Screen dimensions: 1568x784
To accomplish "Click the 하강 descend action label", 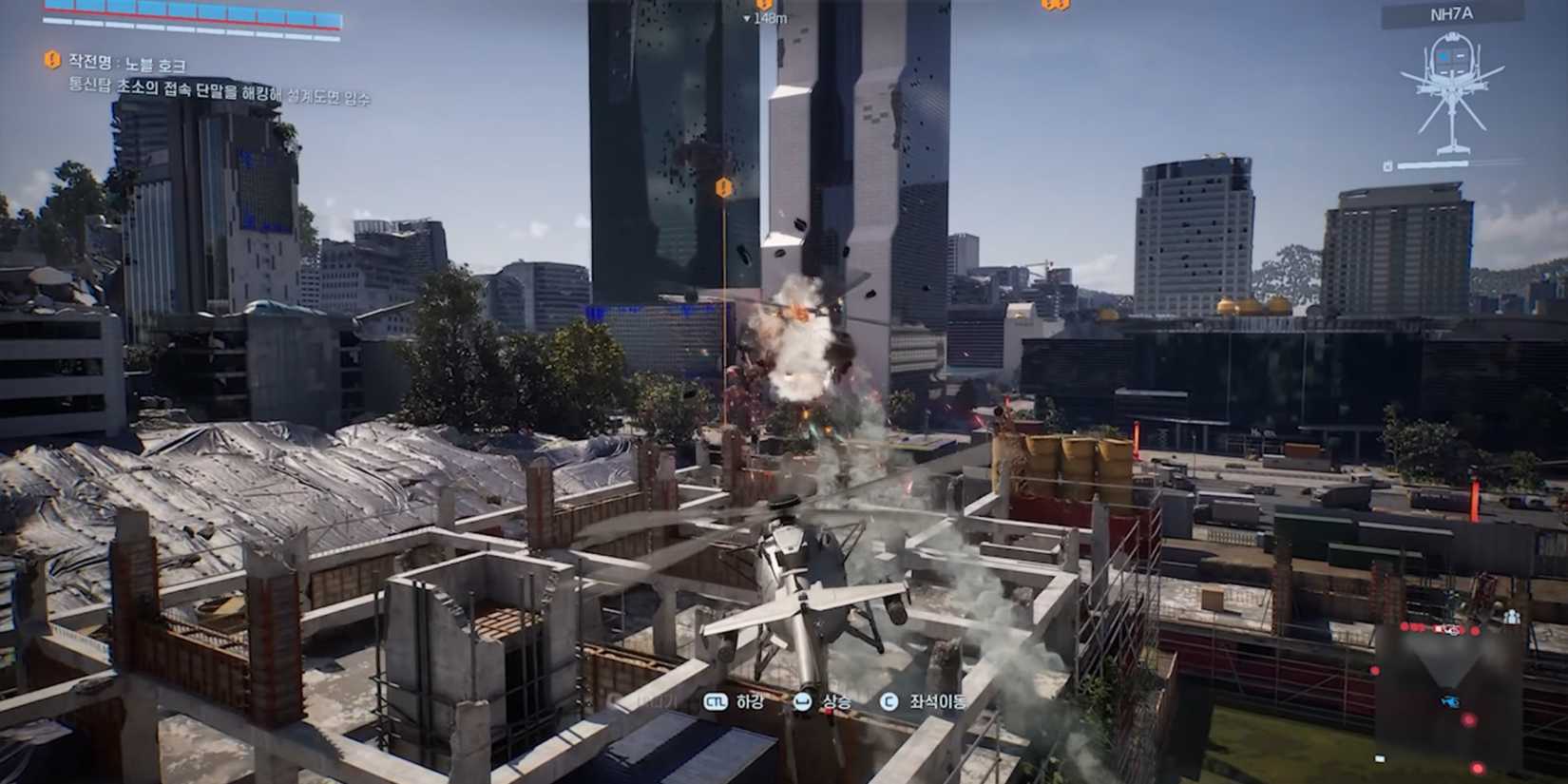I will 749,701.
